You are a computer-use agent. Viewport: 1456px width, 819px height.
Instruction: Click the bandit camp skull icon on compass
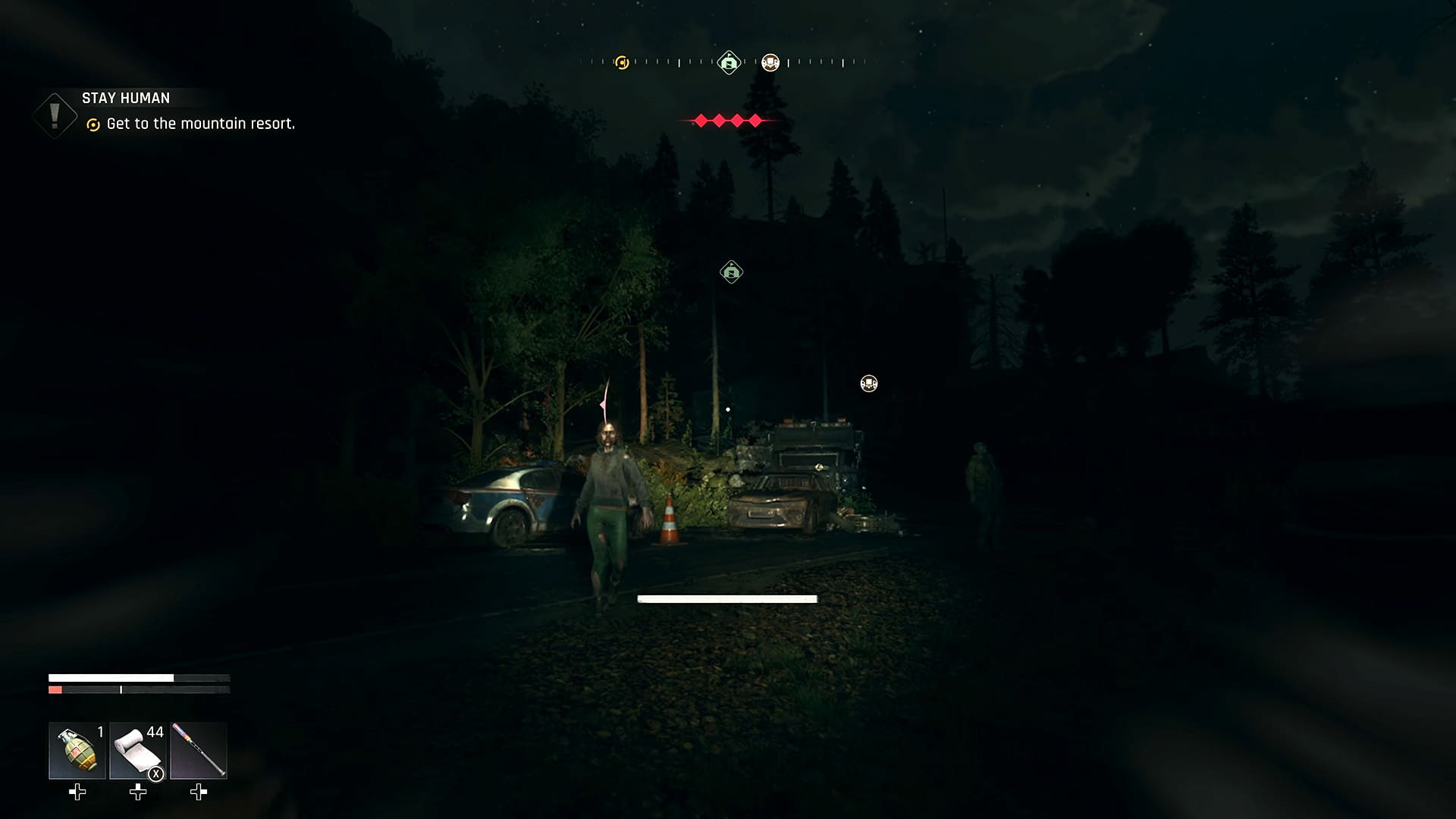pyautogui.click(x=770, y=62)
